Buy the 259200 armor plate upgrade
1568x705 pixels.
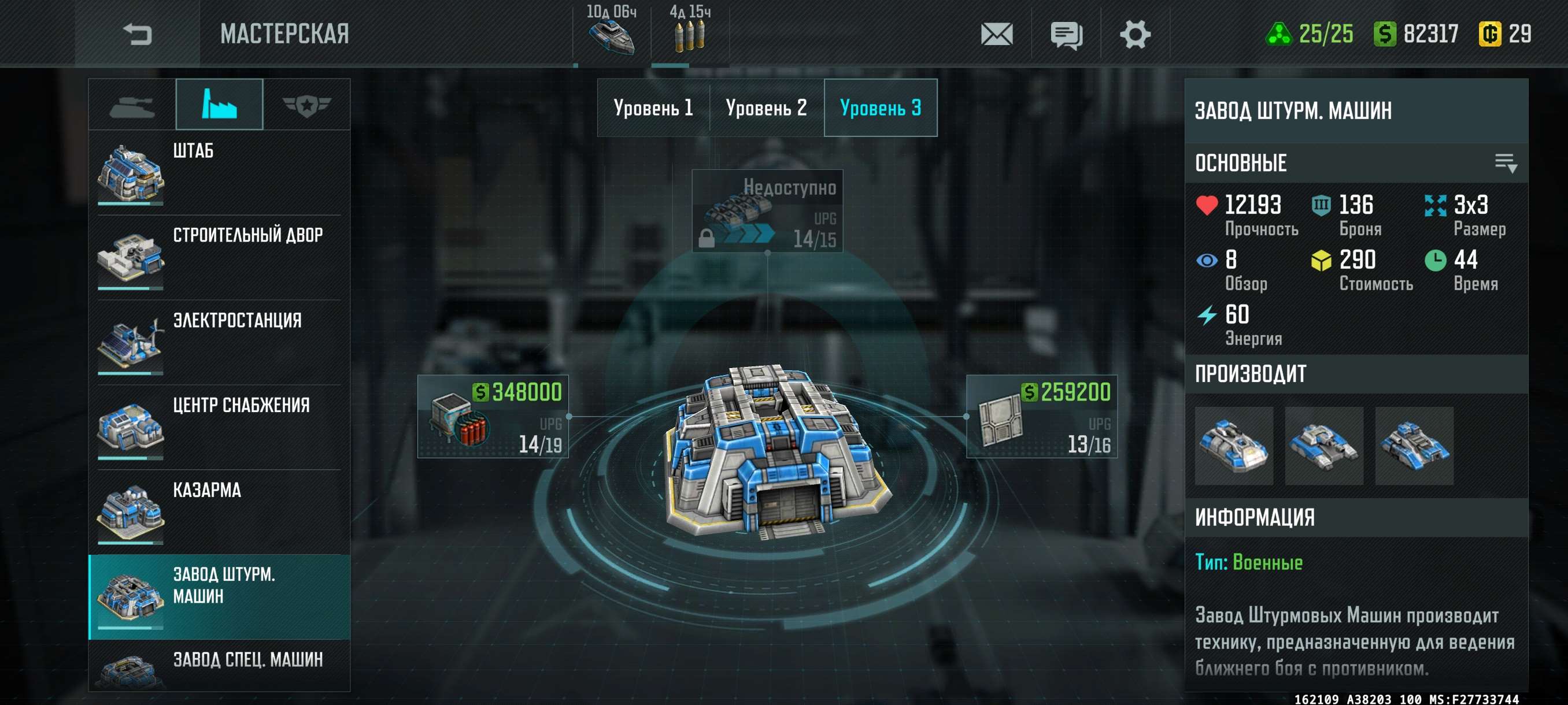click(x=1041, y=417)
